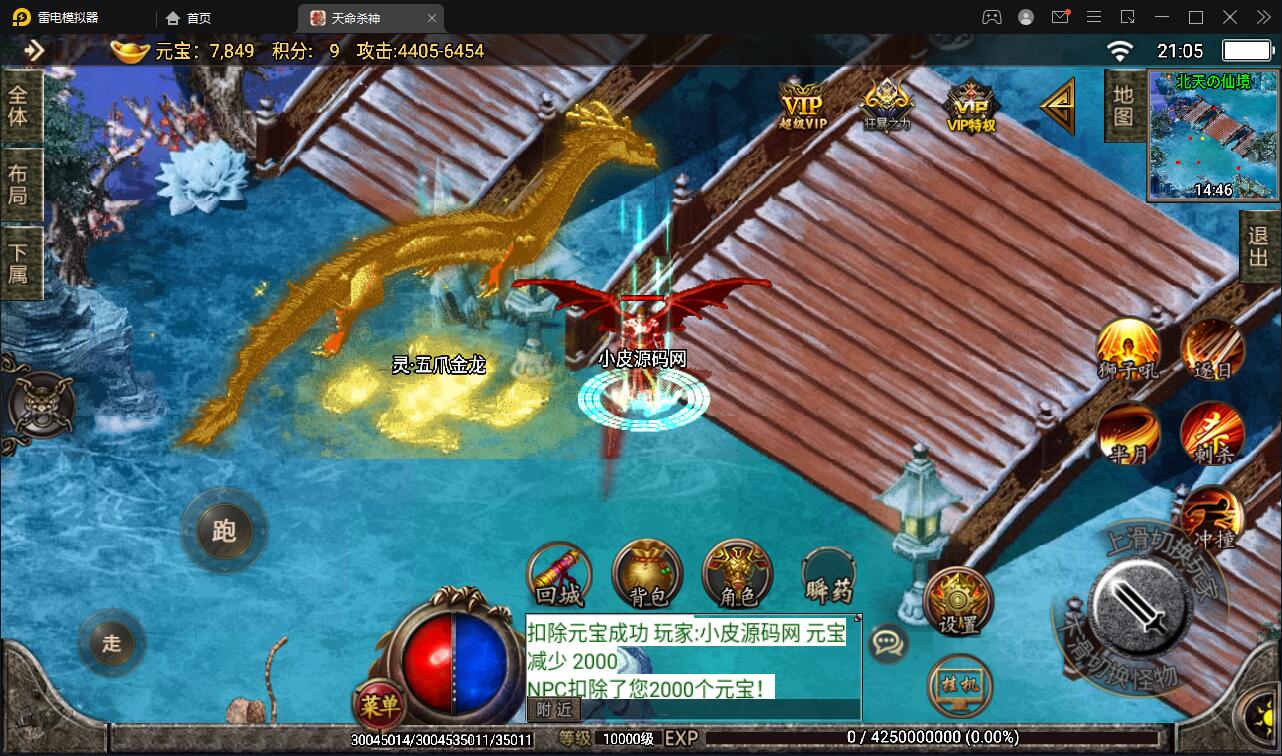Image resolution: width=1282 pixels, height=756 pixels.
Task: Select the 刺杀 skill icon
Action: point(1213,432)
